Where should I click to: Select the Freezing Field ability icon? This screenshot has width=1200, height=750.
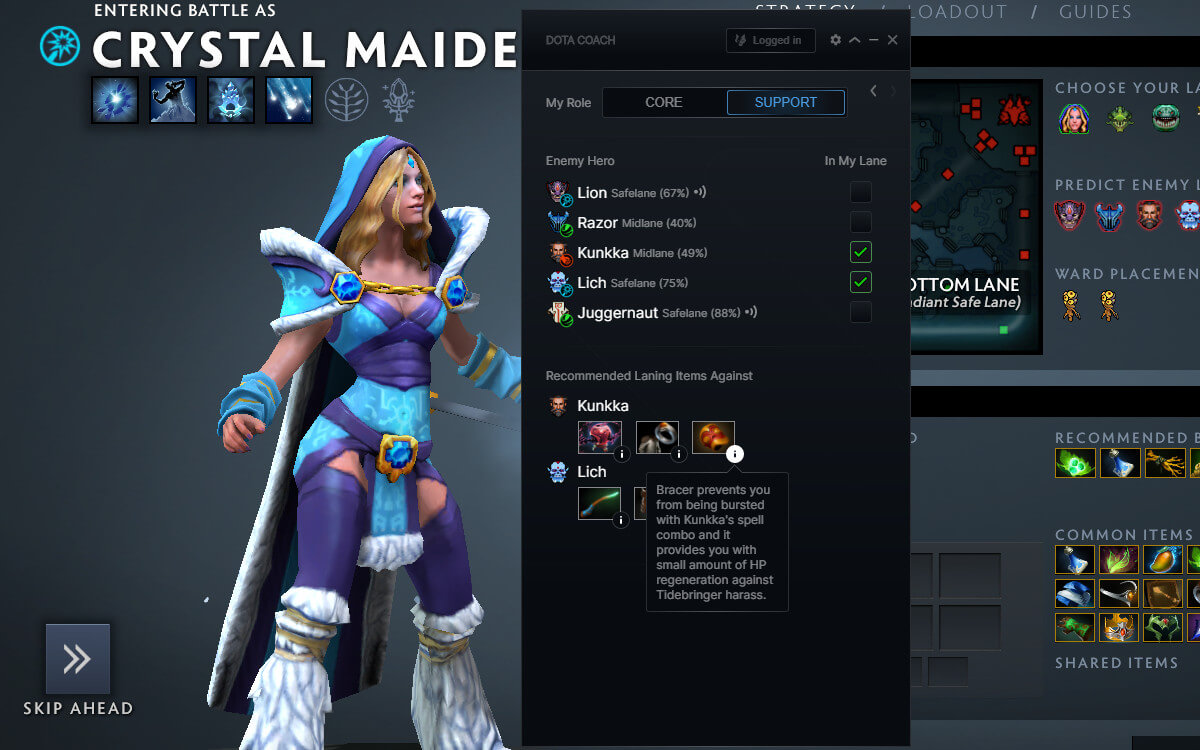tap(289, 100)
